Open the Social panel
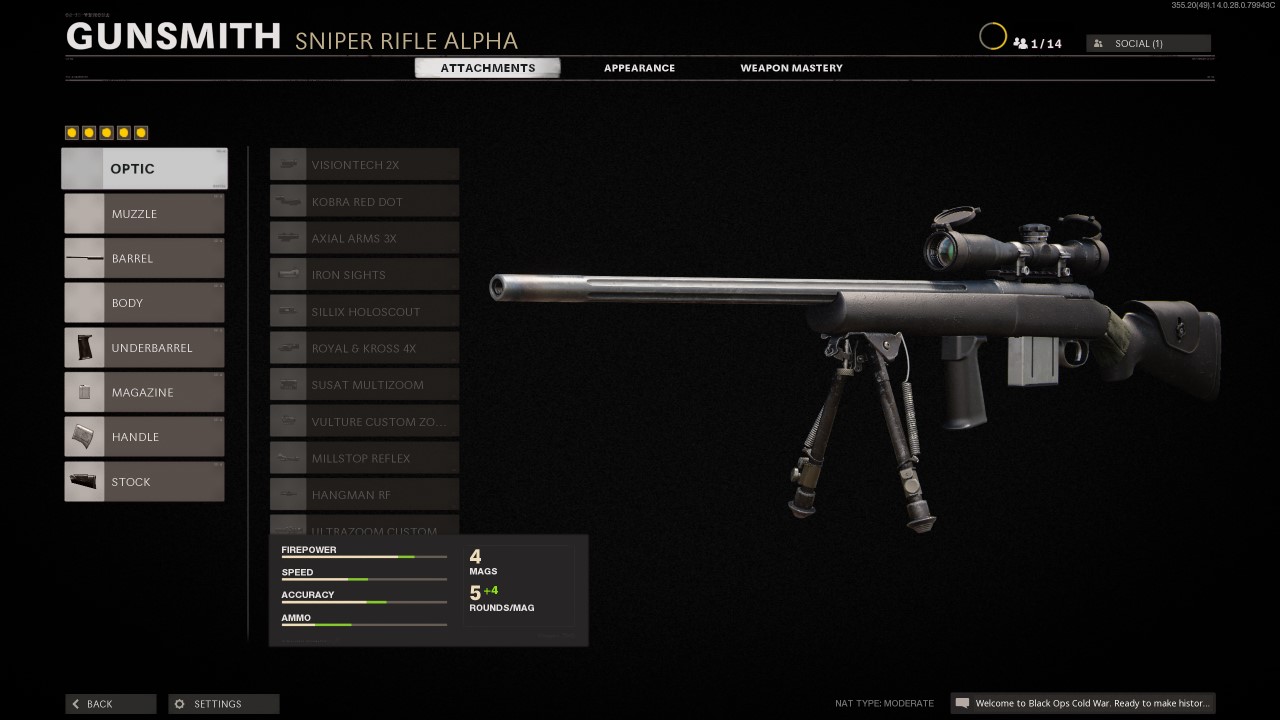1280x720 pixels. [x=1148, y=44]
